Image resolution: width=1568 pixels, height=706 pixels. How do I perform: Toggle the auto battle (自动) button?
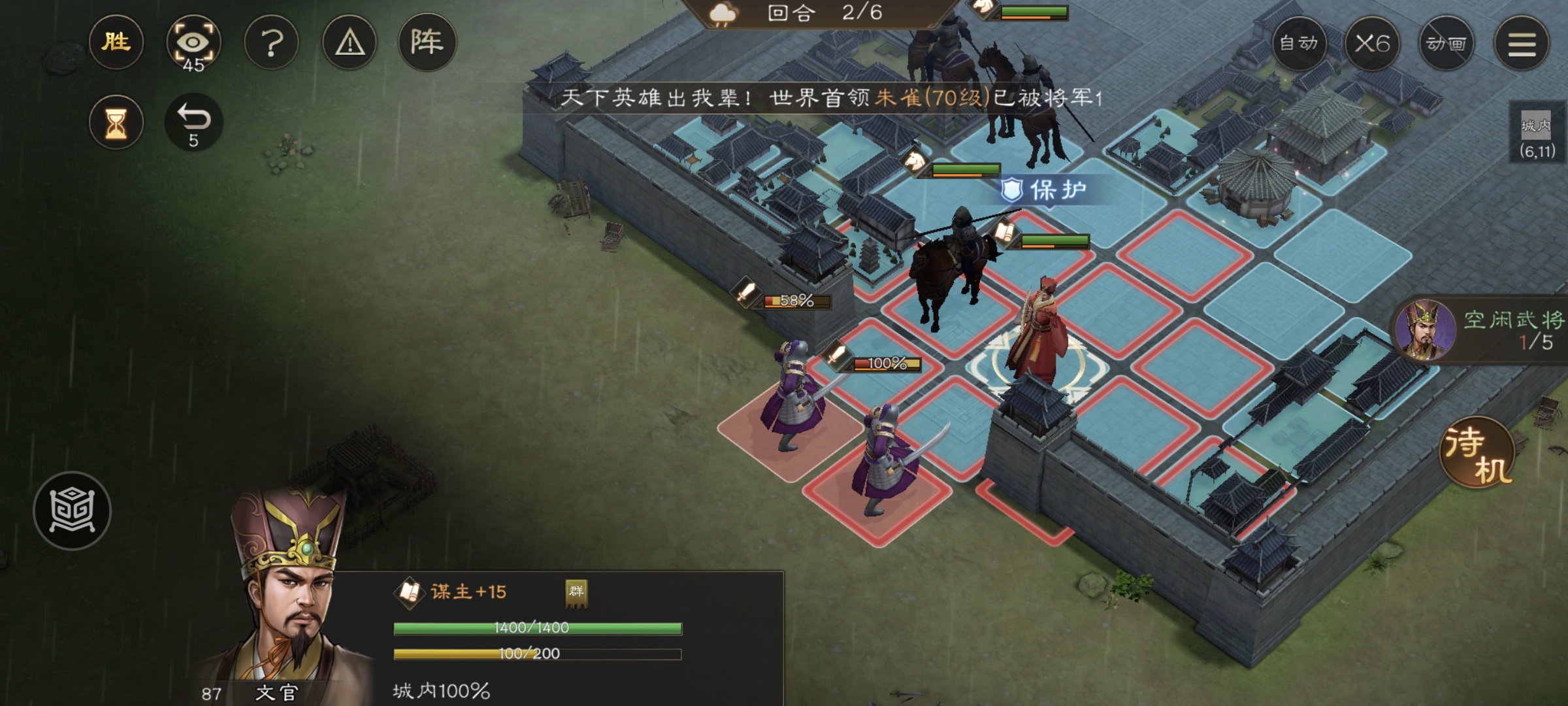coord(1299,44)
